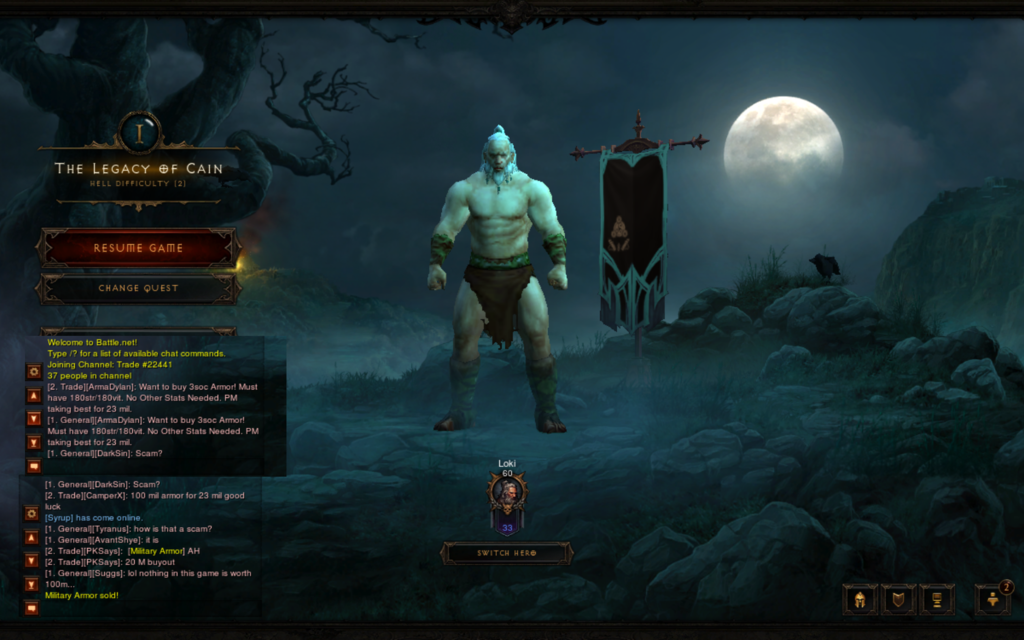The width and height of the screenshot is (1024, 640).
Task: Click the Switch Hero button
Action: pos(507,553)
